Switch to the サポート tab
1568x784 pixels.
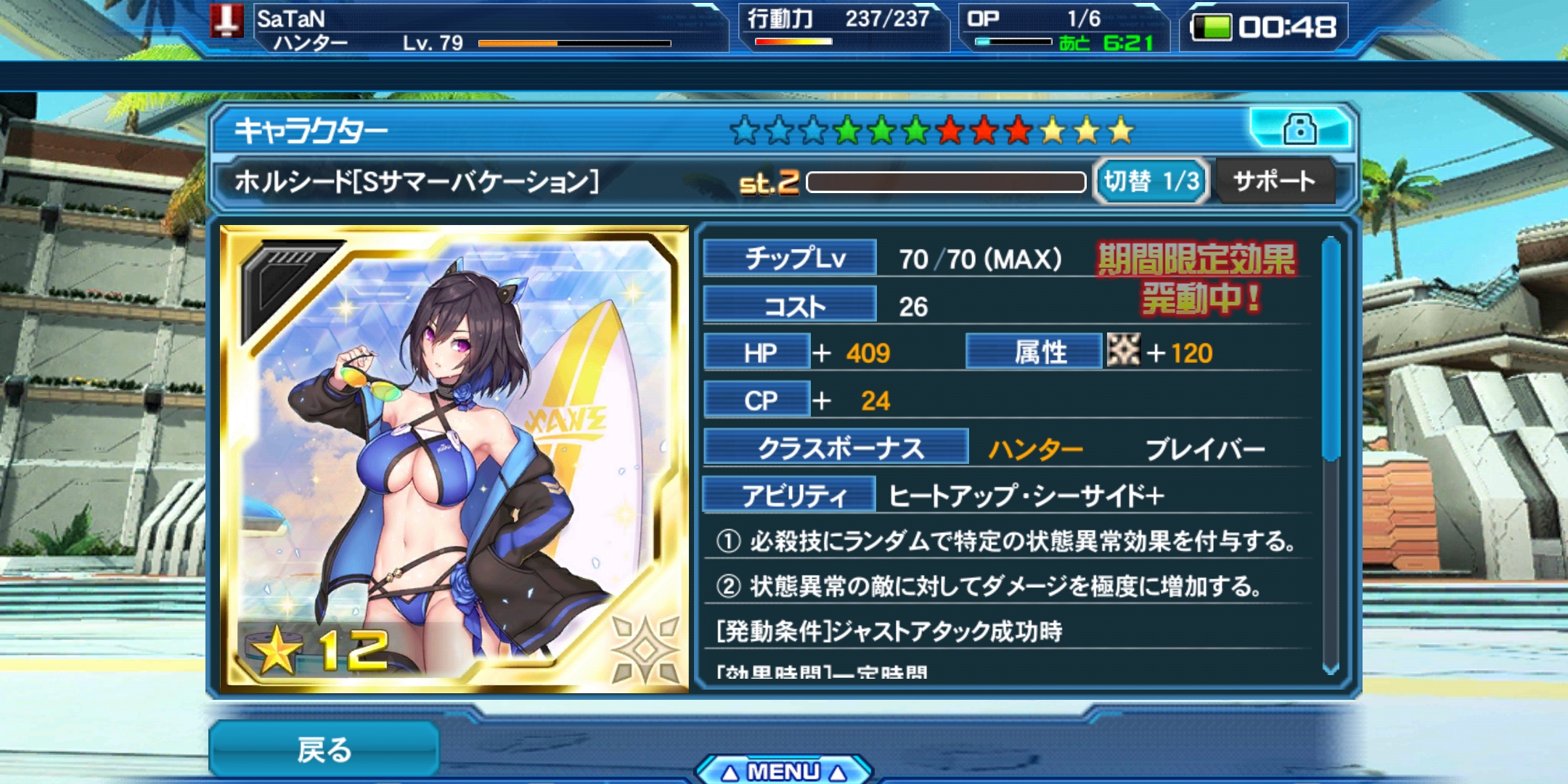tap(1274, 181)
